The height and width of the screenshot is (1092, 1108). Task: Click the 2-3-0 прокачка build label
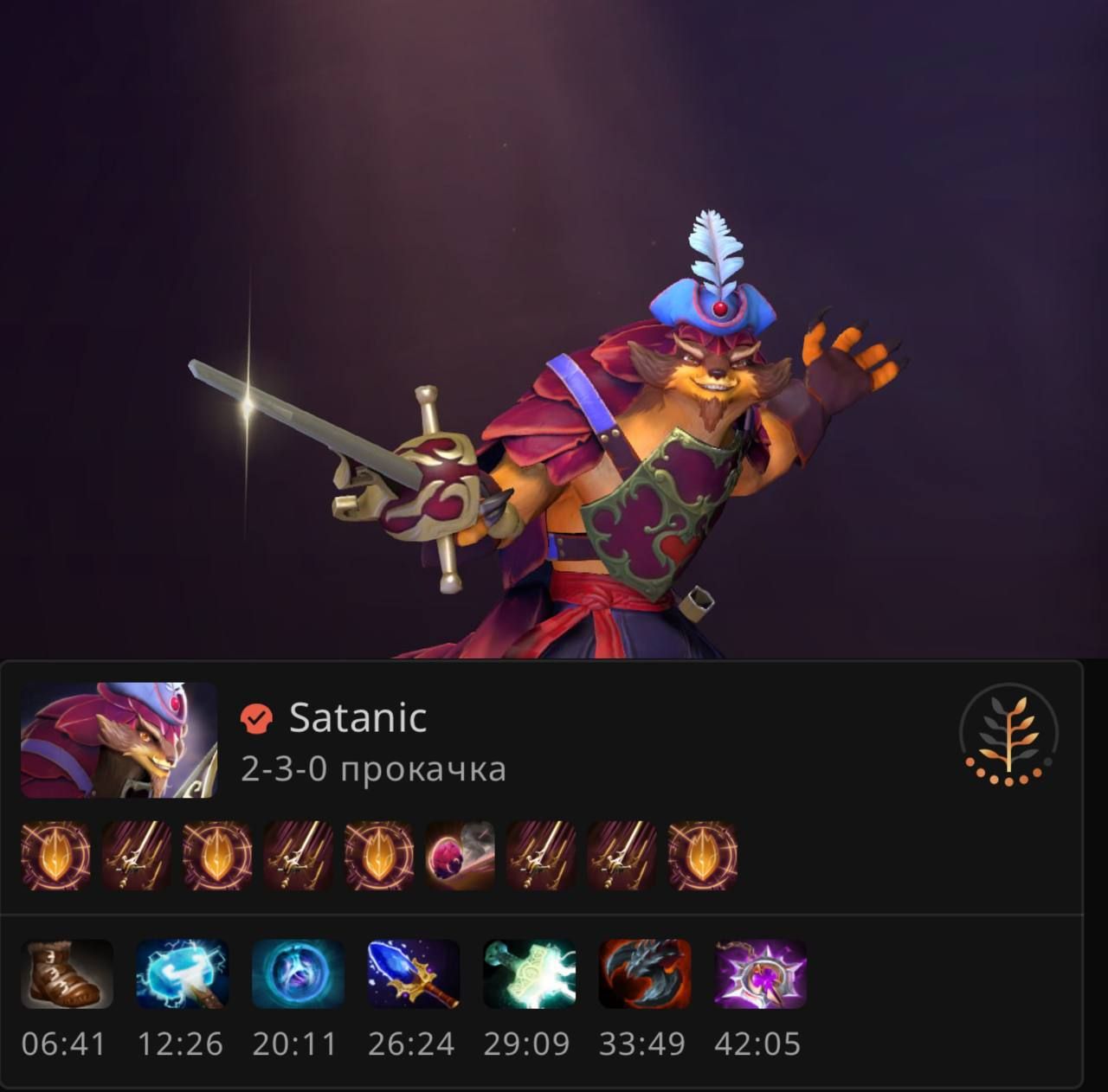point(372,767)
